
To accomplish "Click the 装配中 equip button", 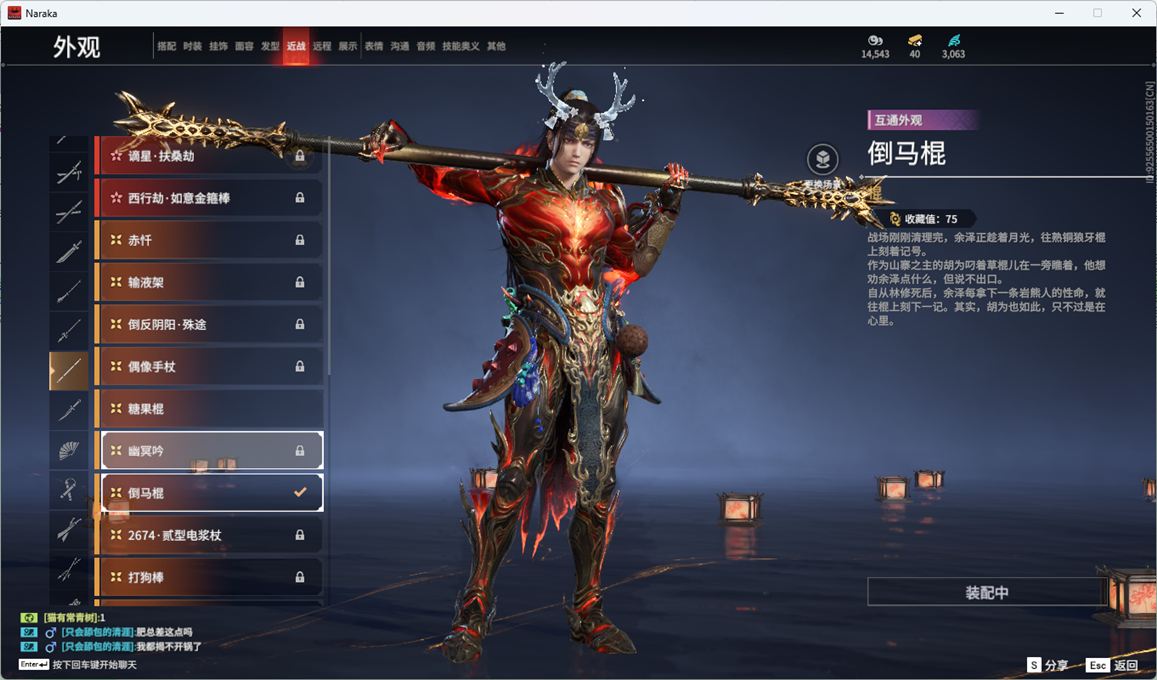I will pyautogui.click(x=986, y=592).
